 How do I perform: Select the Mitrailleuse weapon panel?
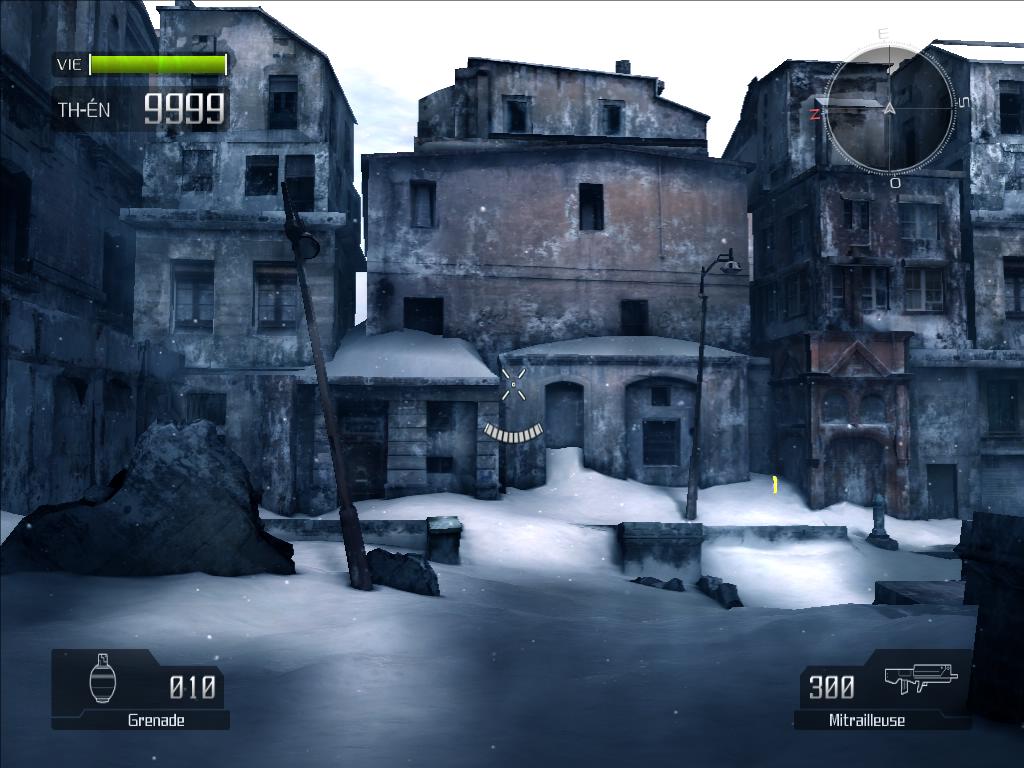(881, 690)
